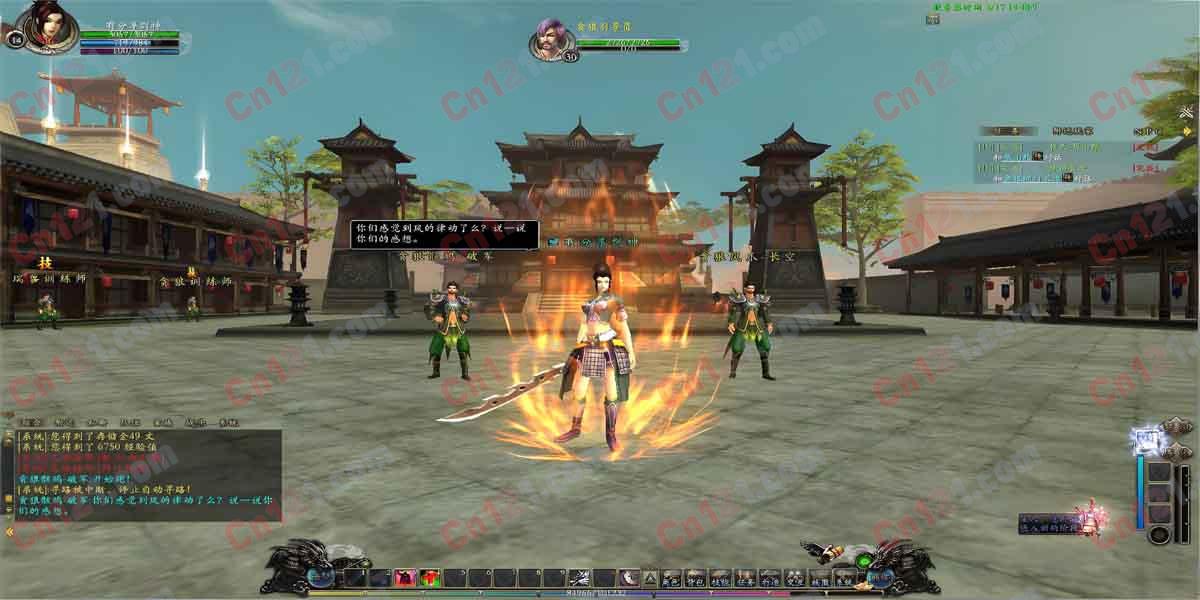Open the 技能 (skills) menu button
The height and width of the screenshot is (600, 1200).
[720, 577]
